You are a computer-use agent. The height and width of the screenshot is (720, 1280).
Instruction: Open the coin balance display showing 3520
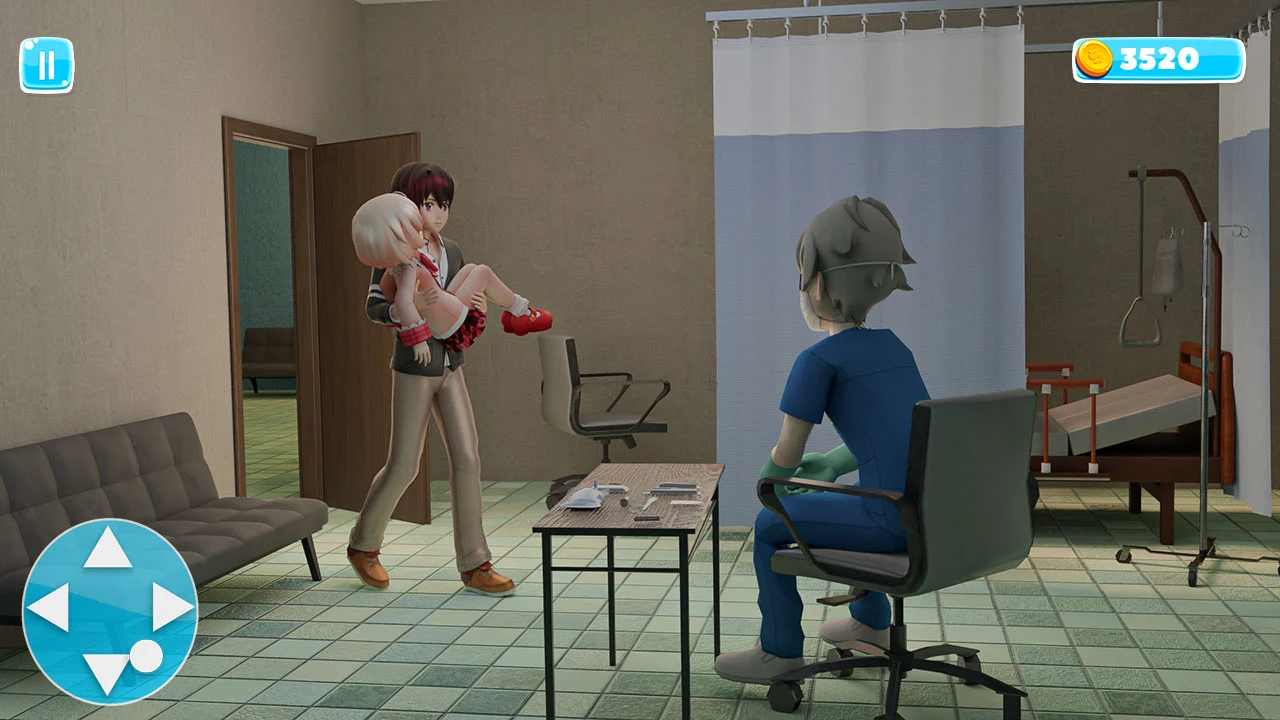(x=1160, y=58)
